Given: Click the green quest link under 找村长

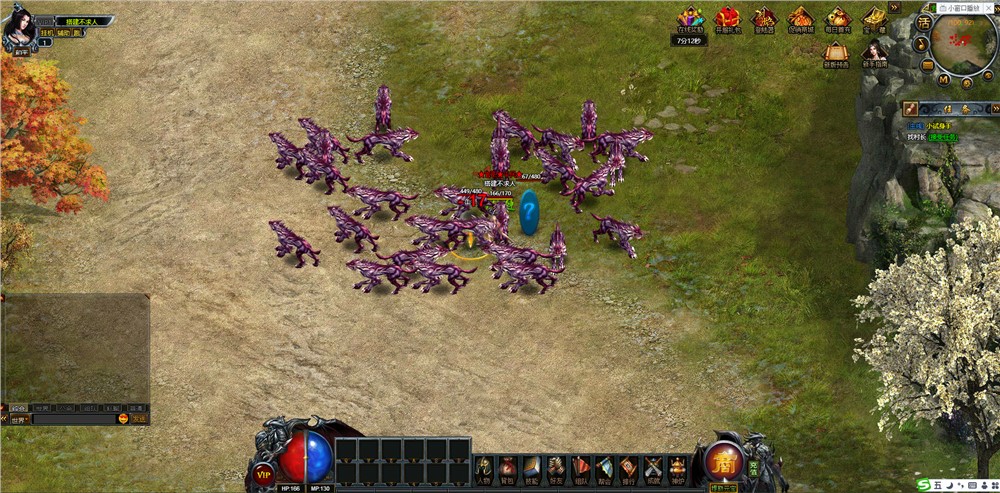Looking at the screenshot, I should pyautogui.click(x=942, y=137).
